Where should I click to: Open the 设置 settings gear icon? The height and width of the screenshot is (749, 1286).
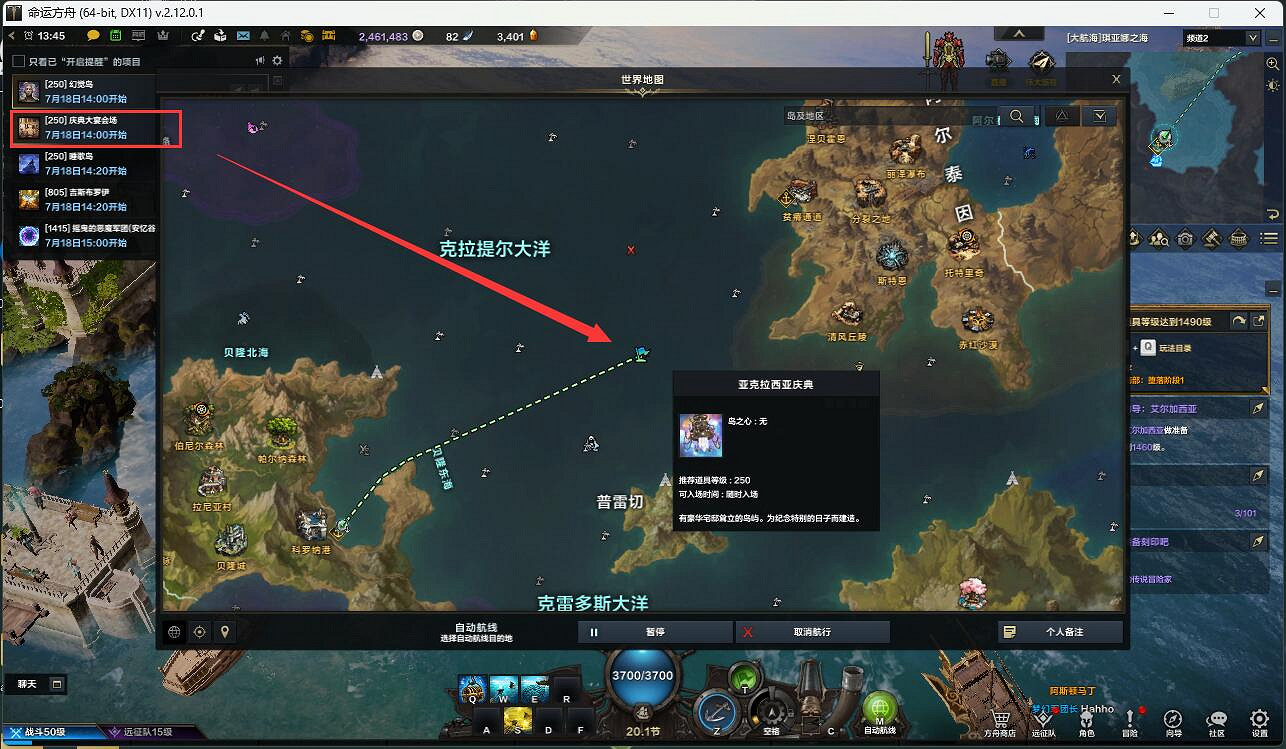1257,718
